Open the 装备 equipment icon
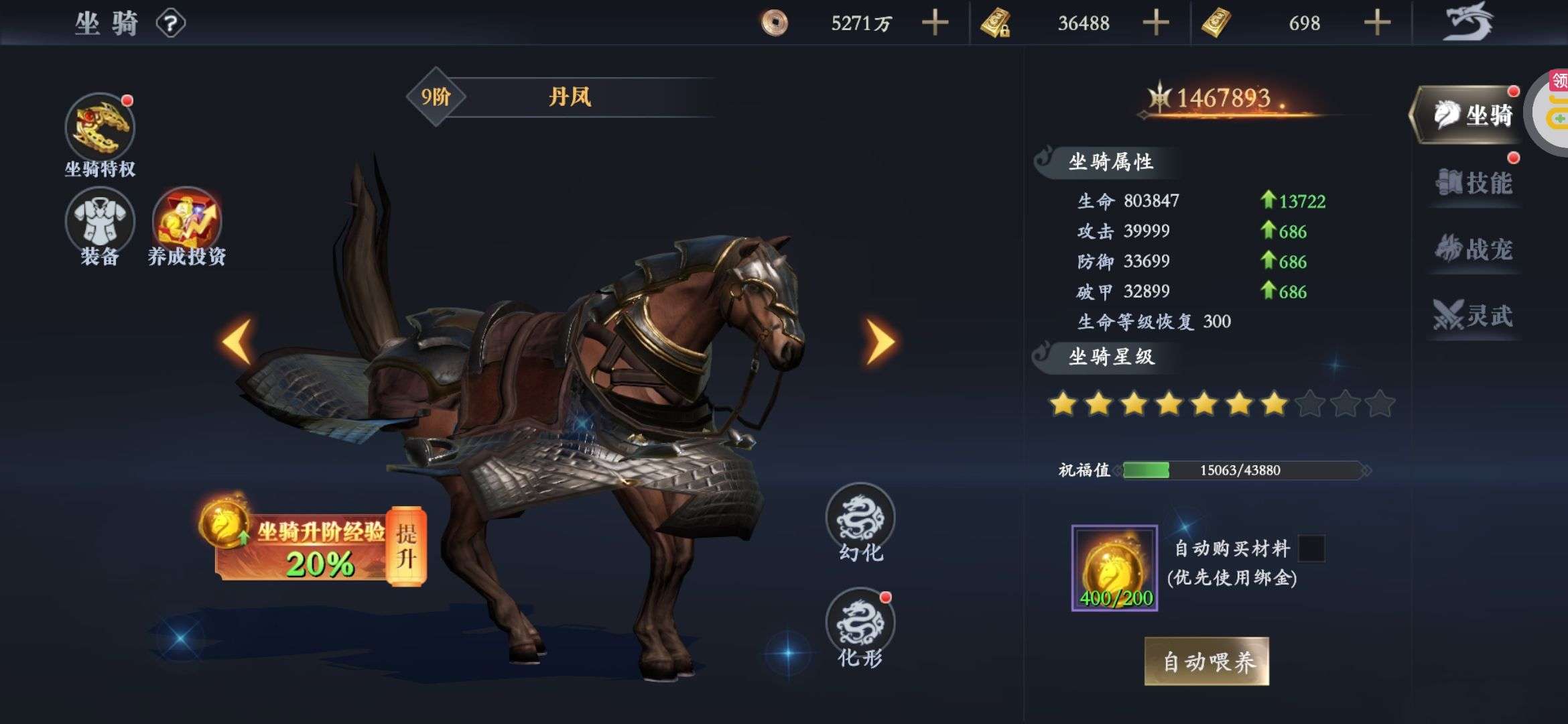1568x724 pixels. click(100, 221)
